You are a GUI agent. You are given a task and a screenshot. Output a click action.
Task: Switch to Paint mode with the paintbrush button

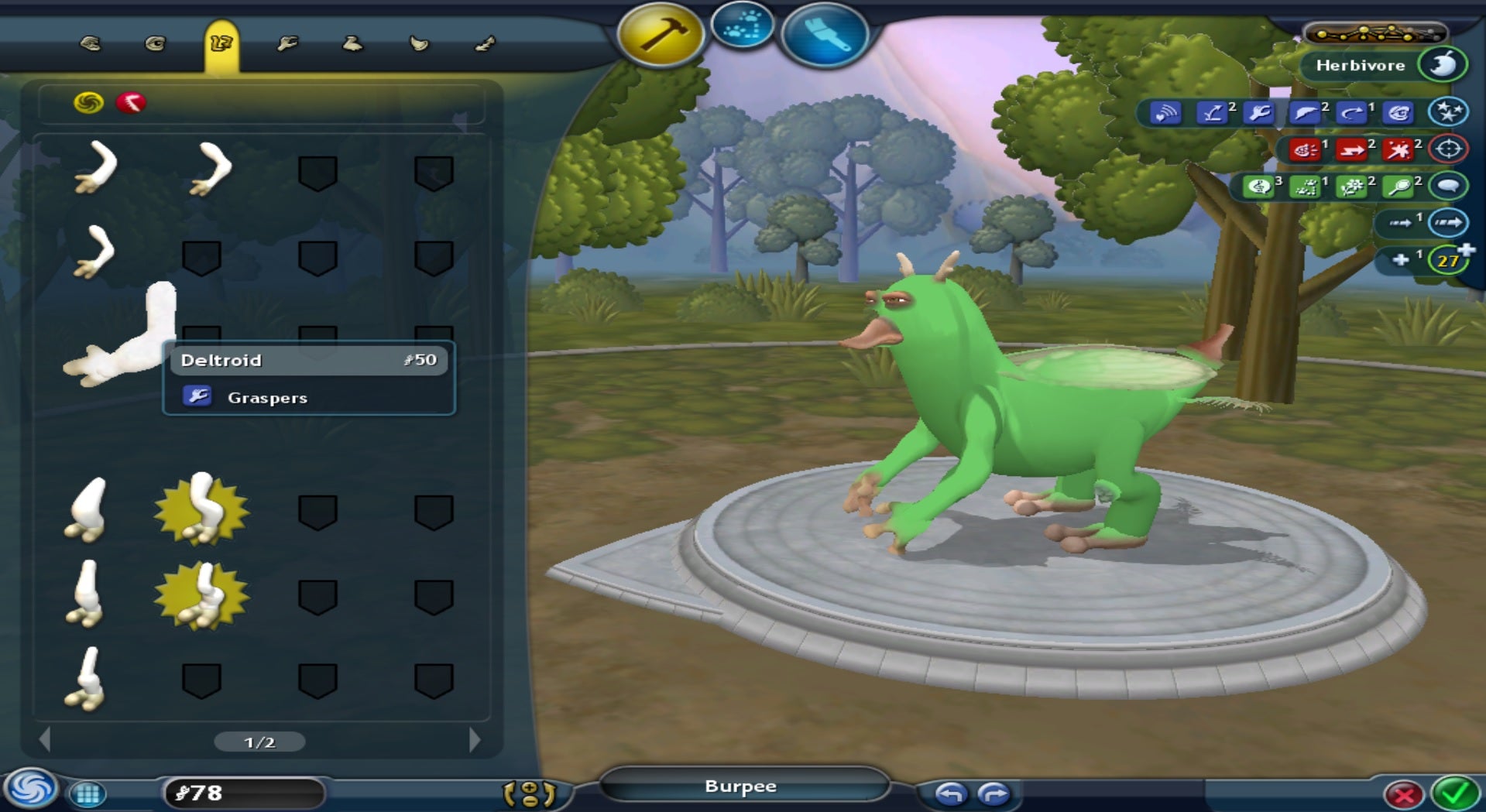pos(824,35)
